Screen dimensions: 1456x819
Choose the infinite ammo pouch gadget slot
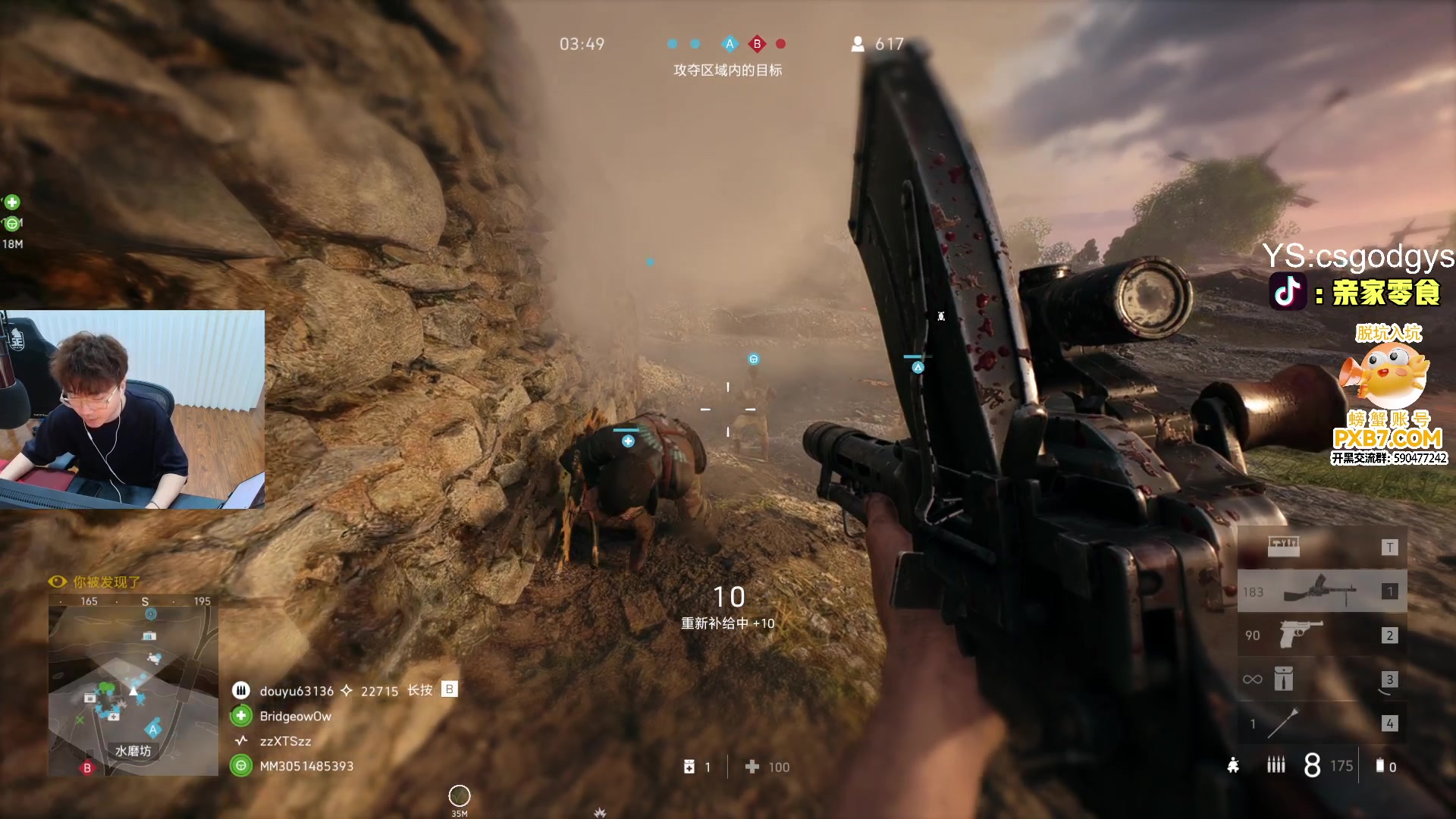tap(1322, 679)
